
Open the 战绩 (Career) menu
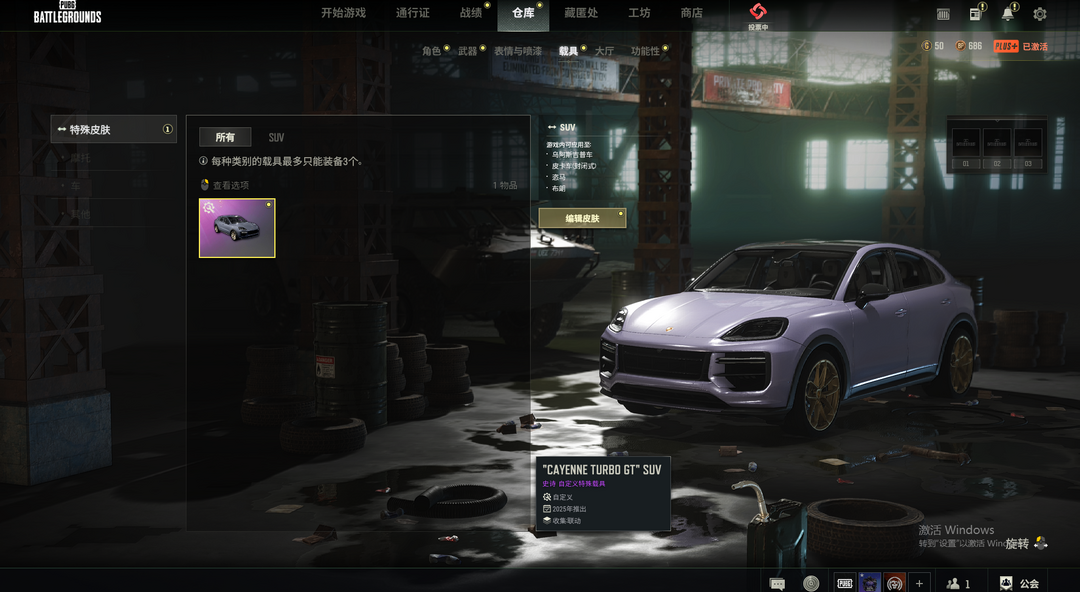tap(470, 13)
